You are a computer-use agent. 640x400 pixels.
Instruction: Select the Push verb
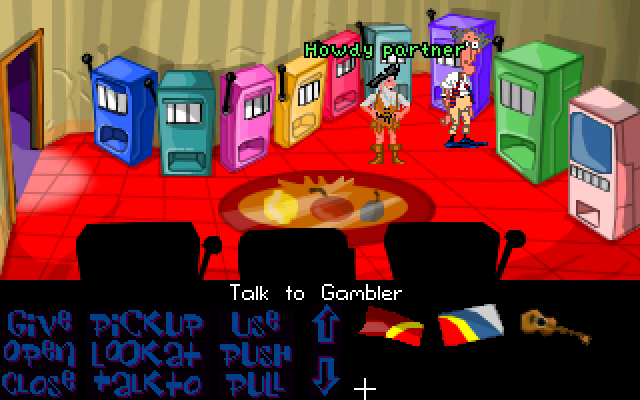coord(257,353)
